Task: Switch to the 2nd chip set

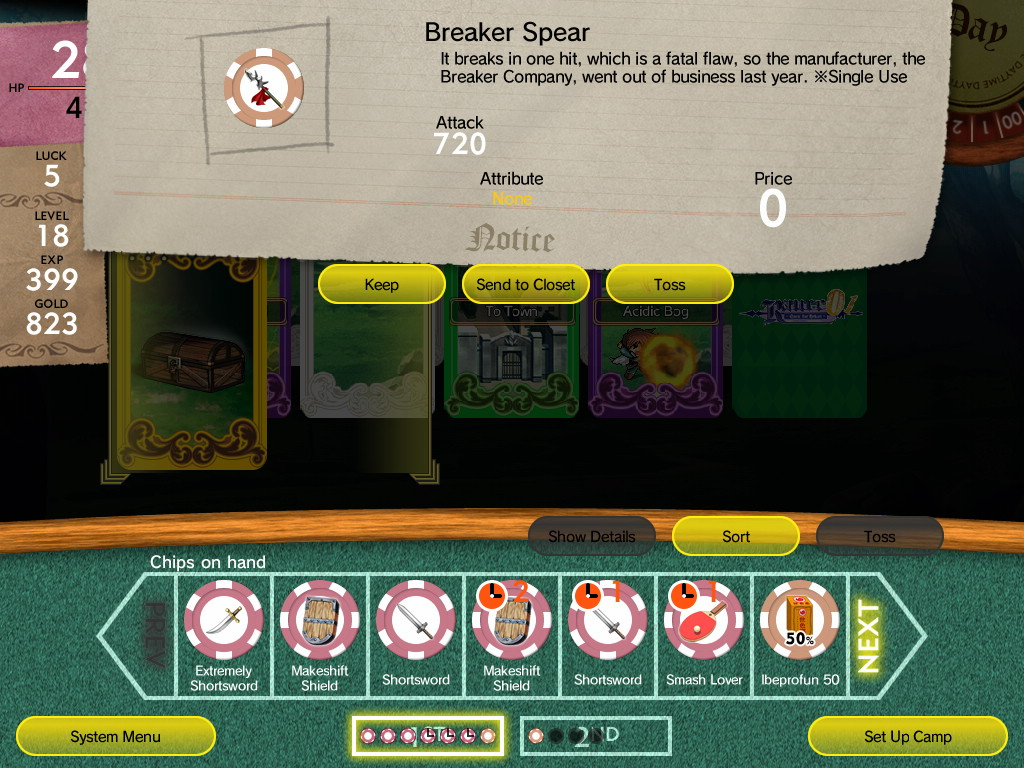Action: [594, 737]
